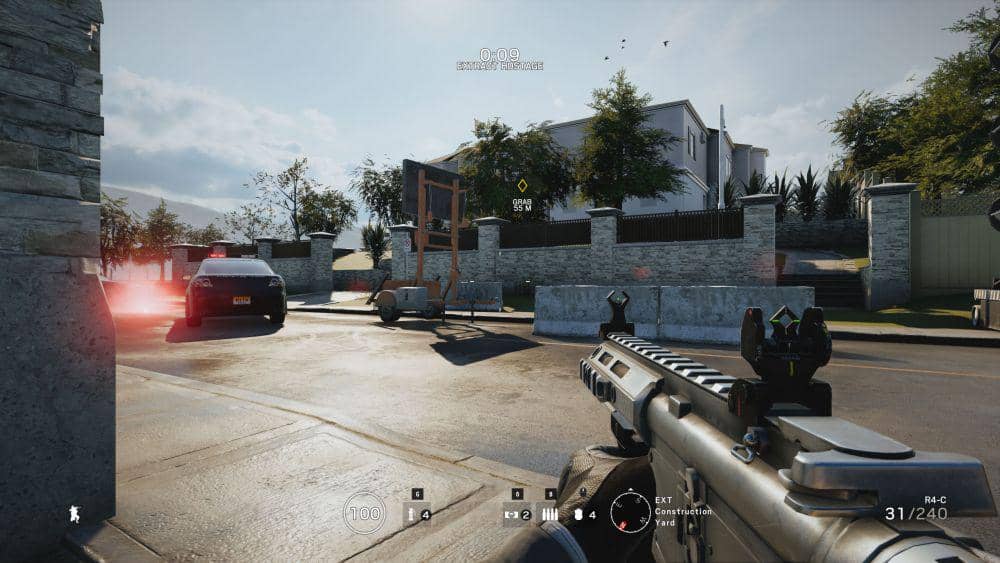Click the operator stance silhouette icon
Viewport: 1000px width, 563px height.
click(x=73, y=514)
